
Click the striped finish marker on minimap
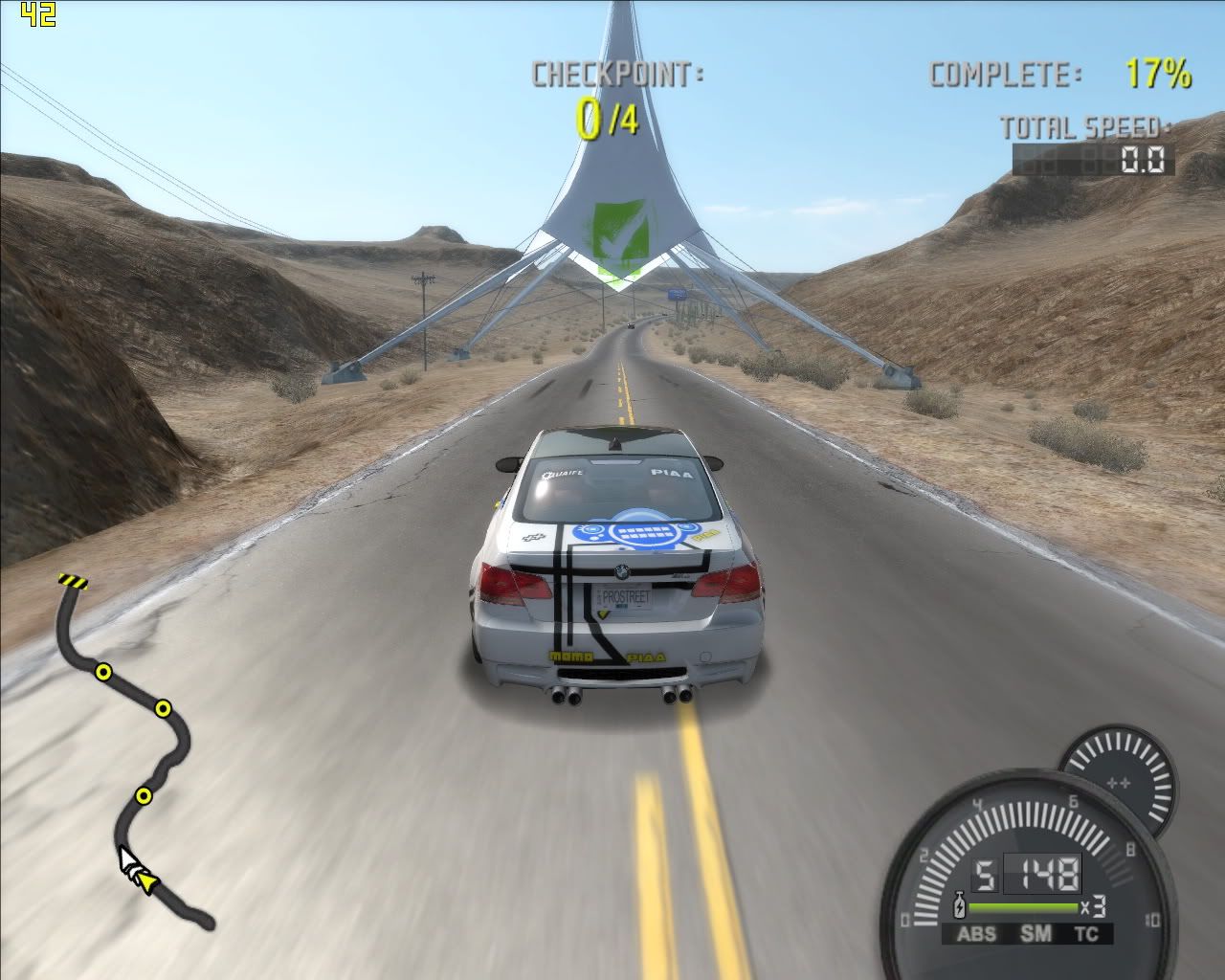[72, 580]
